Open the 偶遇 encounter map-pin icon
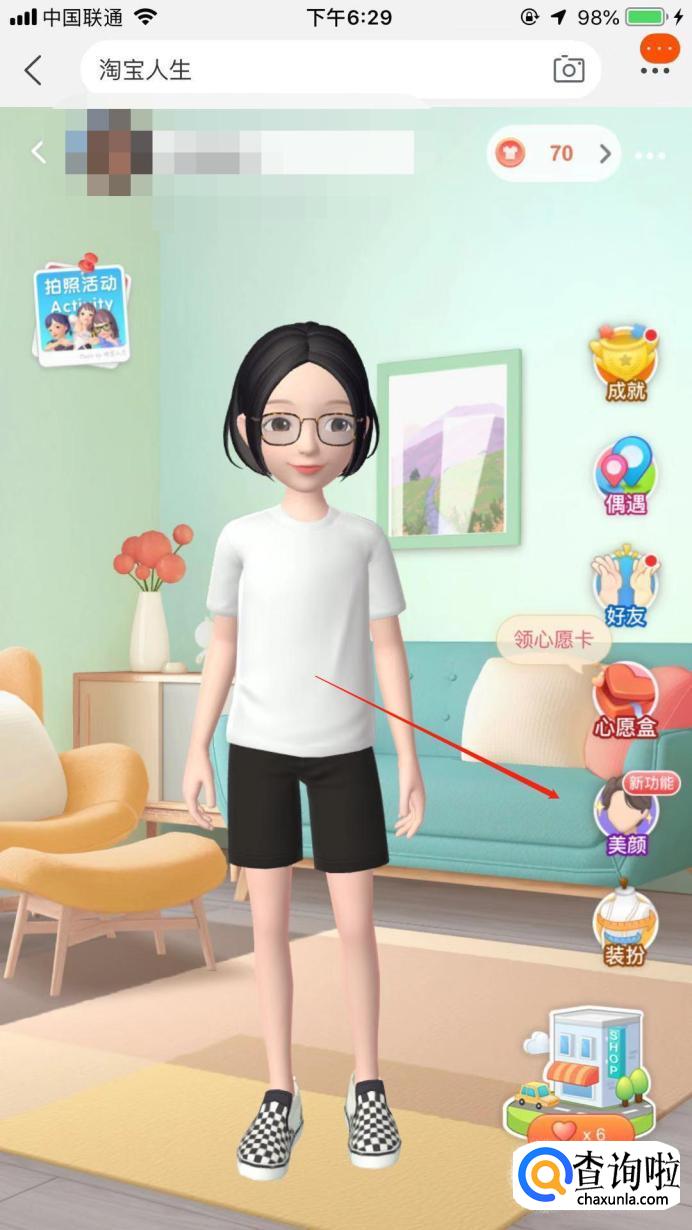Screen dimensions: 692x1230 coord(626,476)
